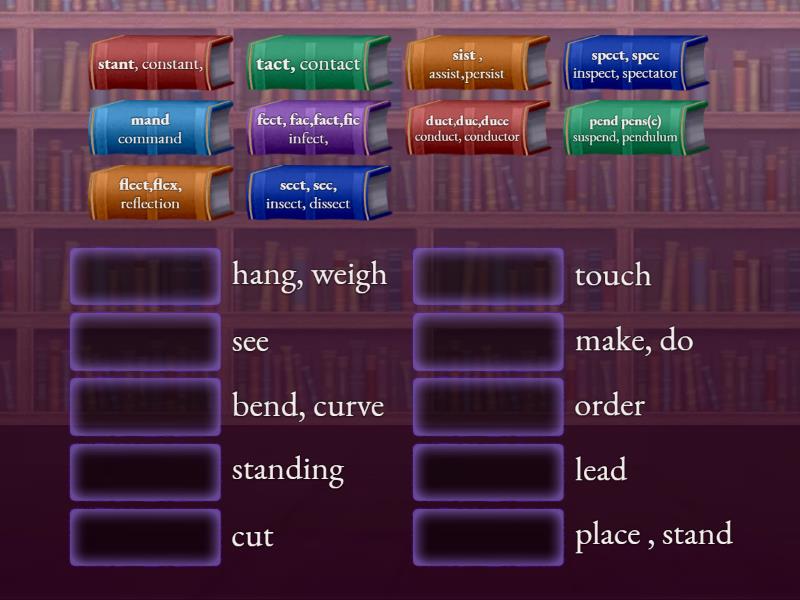This screenshot has height=600, width=800.
Task: Choose the slot for 'bend, curve'
Action: point(145,407)
